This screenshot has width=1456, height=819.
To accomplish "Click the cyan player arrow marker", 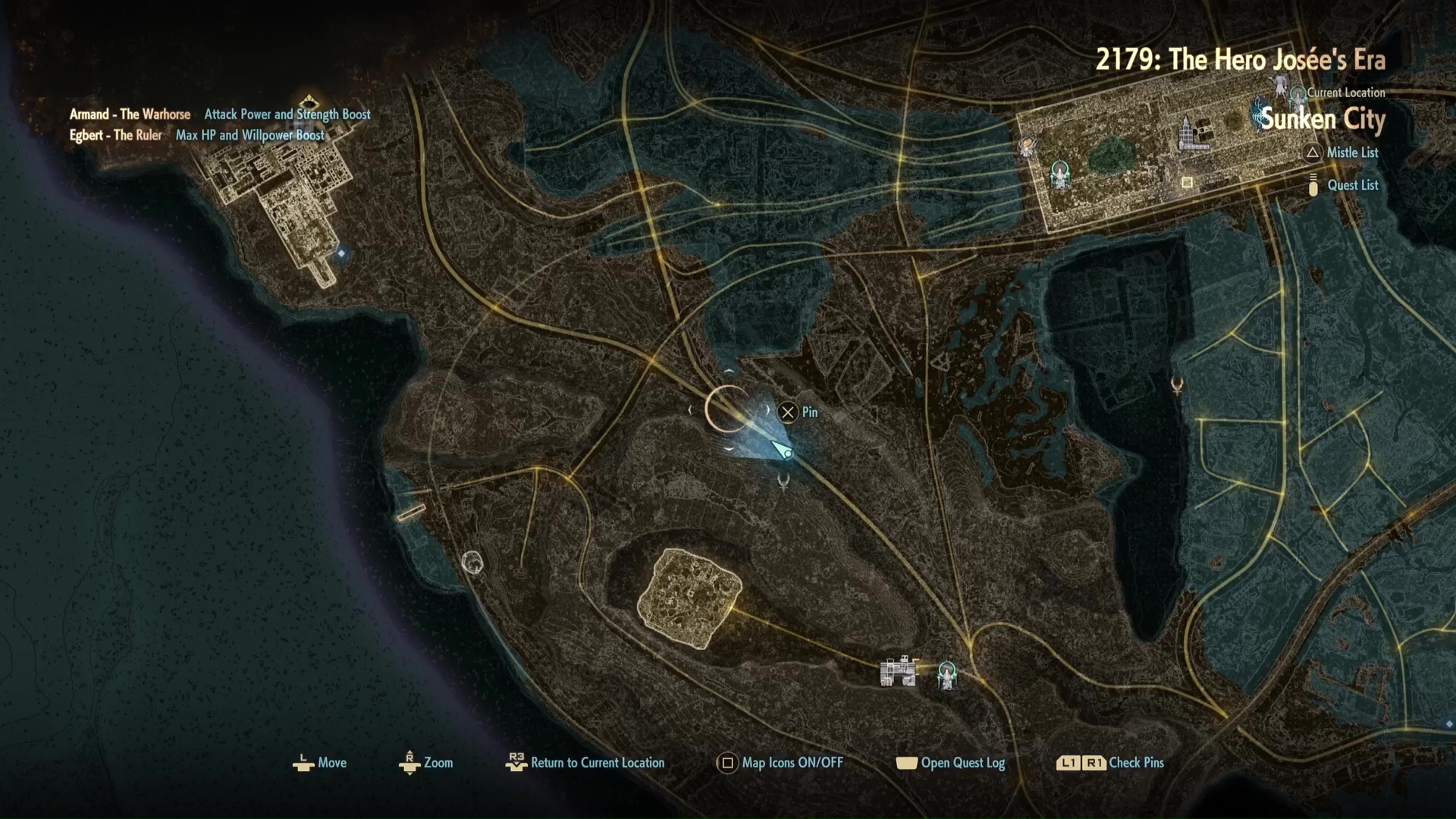I will tap(782, 450).
